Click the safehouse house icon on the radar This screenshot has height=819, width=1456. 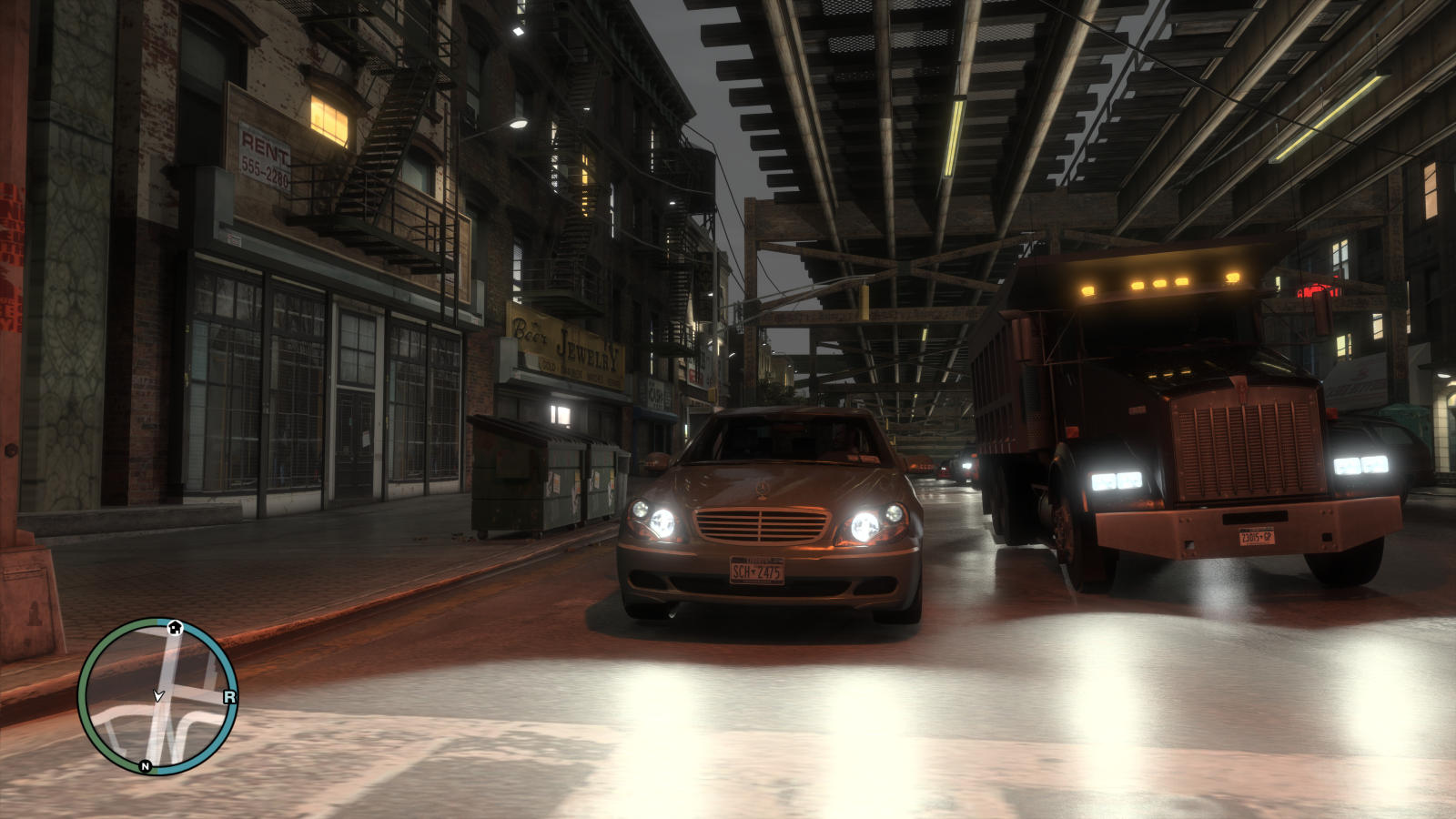coord(175,627)
